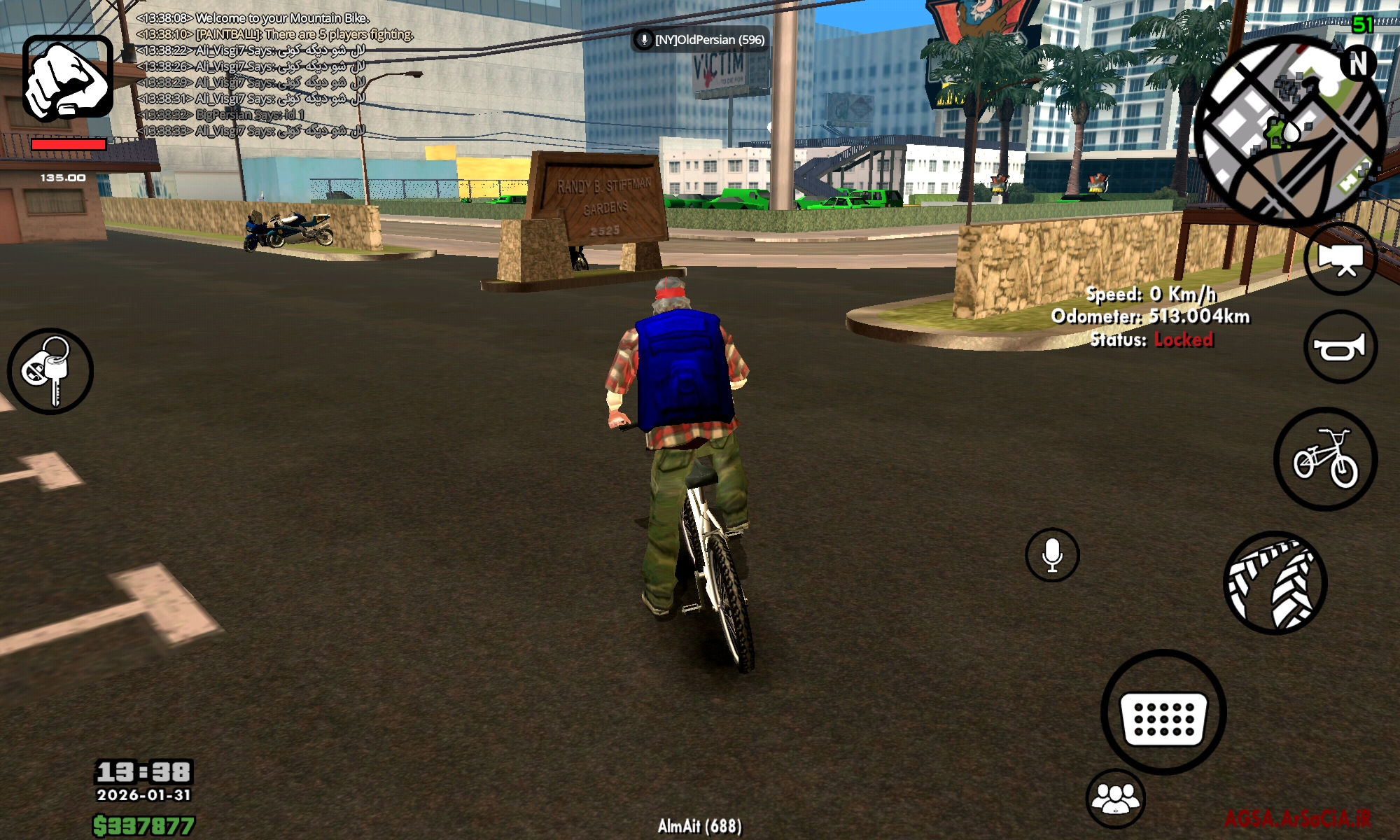Image resolution: width=1400 pixels, height=840 pixels.
Task: Select the NYOldPersian voice speaker tag
Action: pyautogui.click(x=700, y=40)
